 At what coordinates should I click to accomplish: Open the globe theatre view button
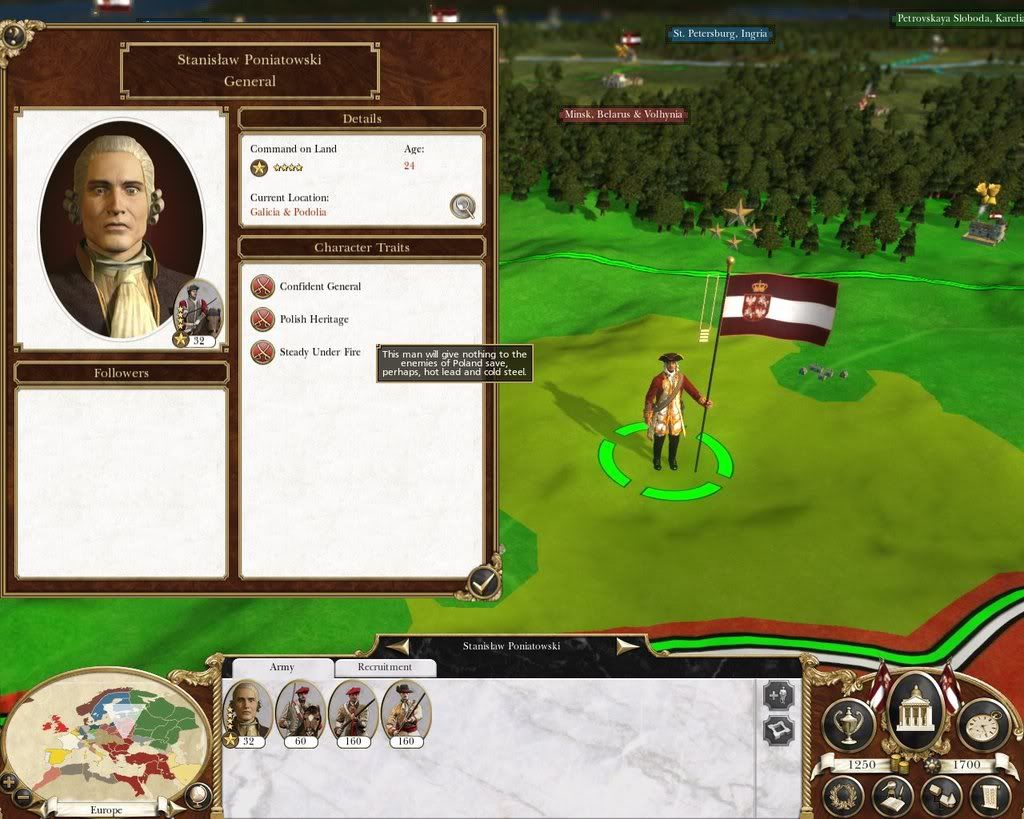[x=197, y=795]
